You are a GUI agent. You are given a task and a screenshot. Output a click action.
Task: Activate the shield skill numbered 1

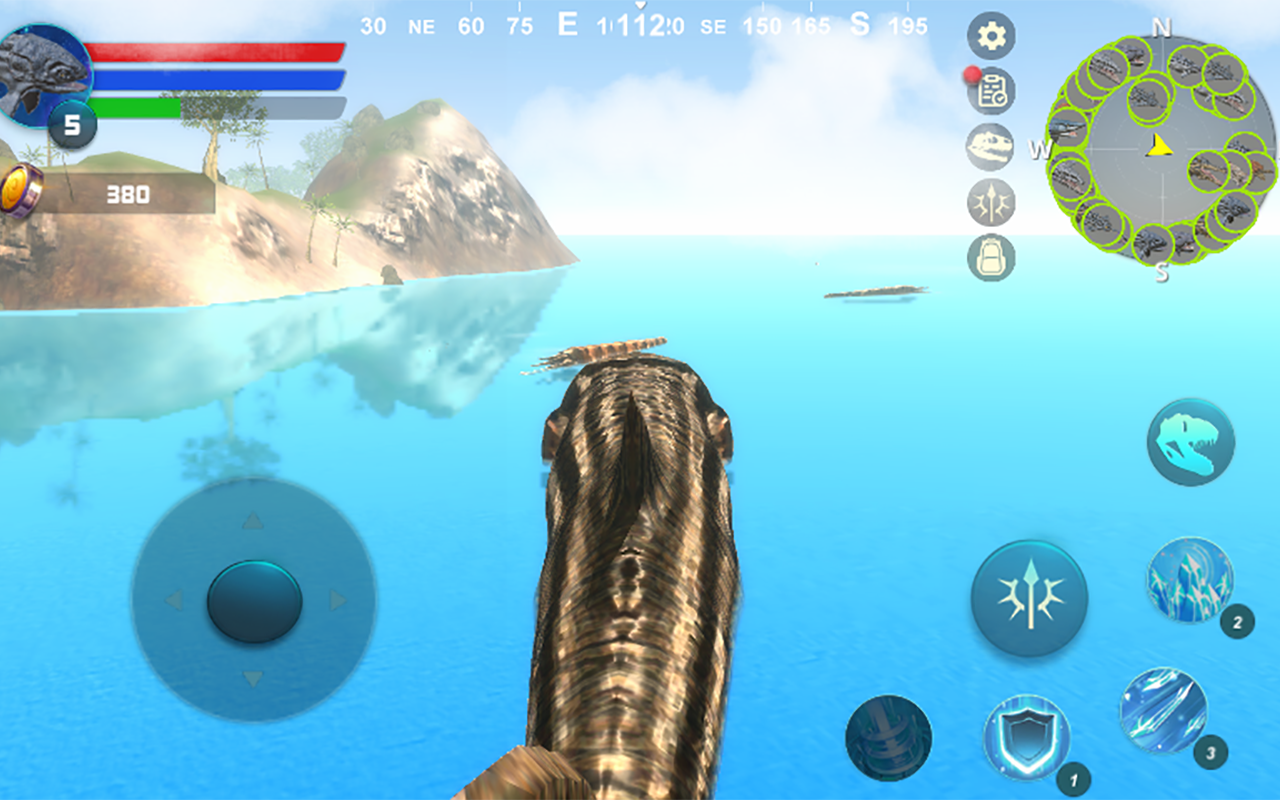1027,738
